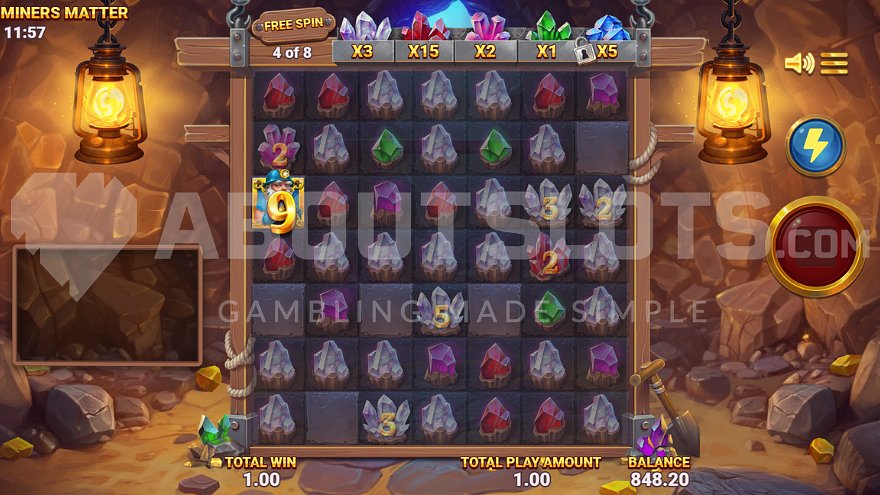Open the hamburger menu
This screenshot has width=880, height=495.
pos(834,64)
